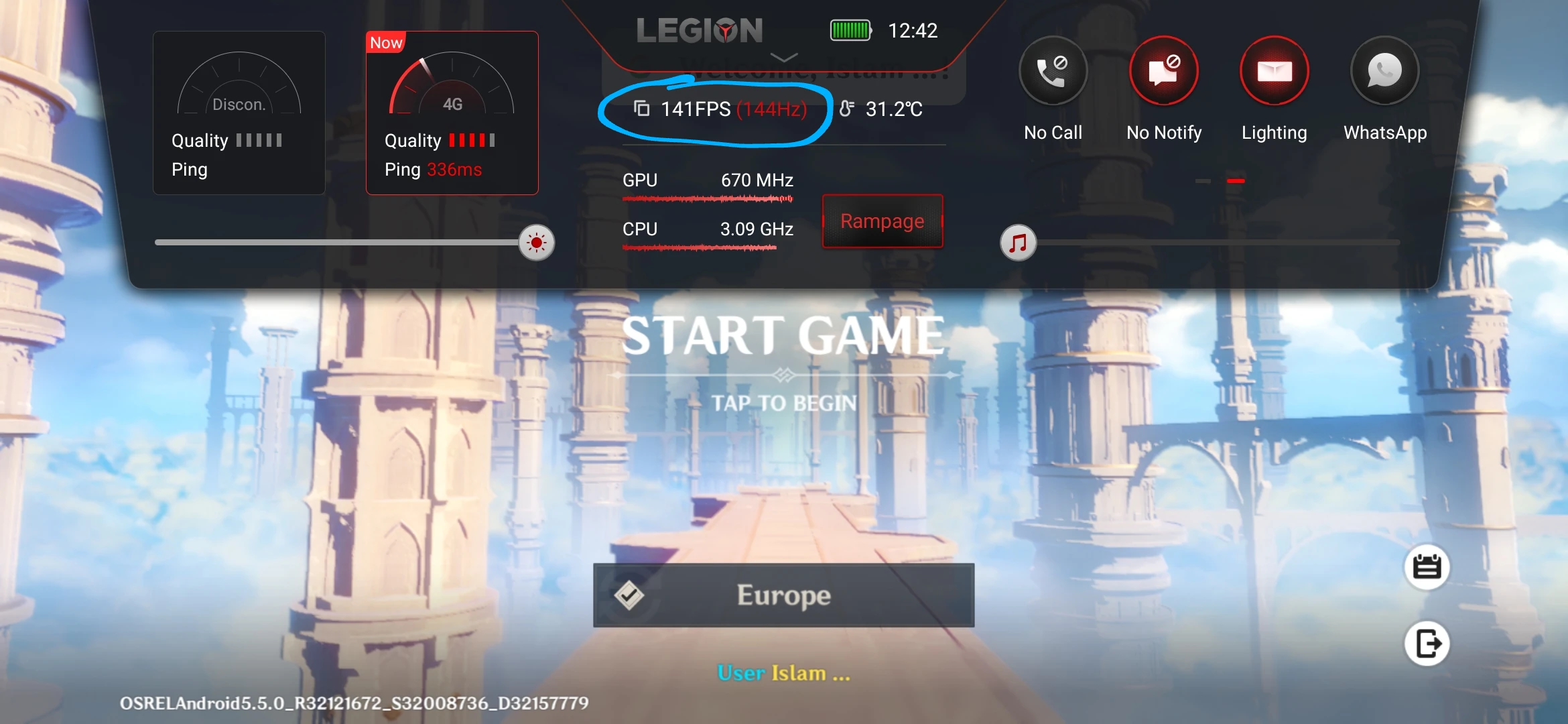Enable No Call mode

(1052, 70)
